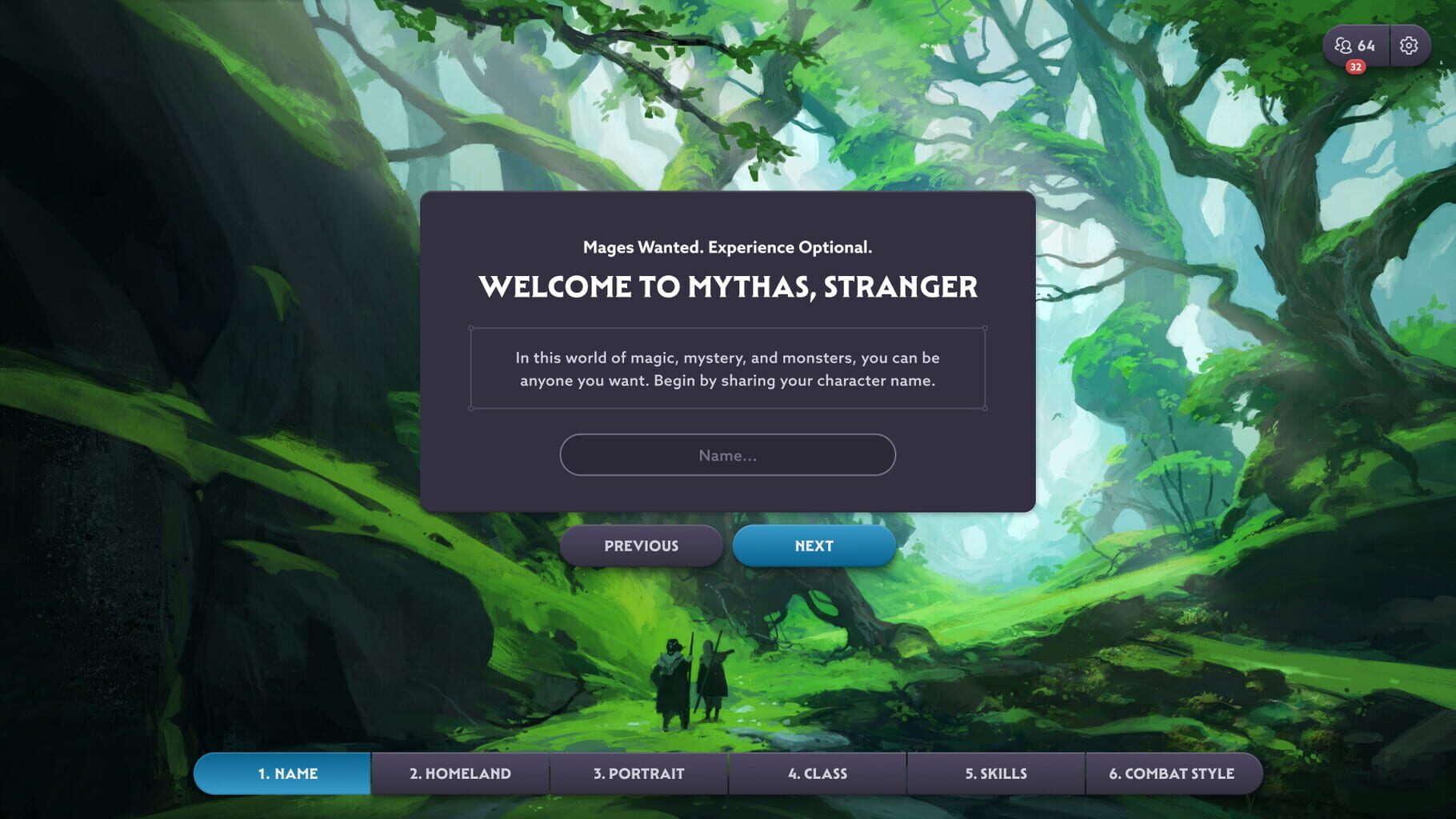1456x819 pixels.
Task: Select the people icon in the top-right pill
Action: [x=1345, y=46]
